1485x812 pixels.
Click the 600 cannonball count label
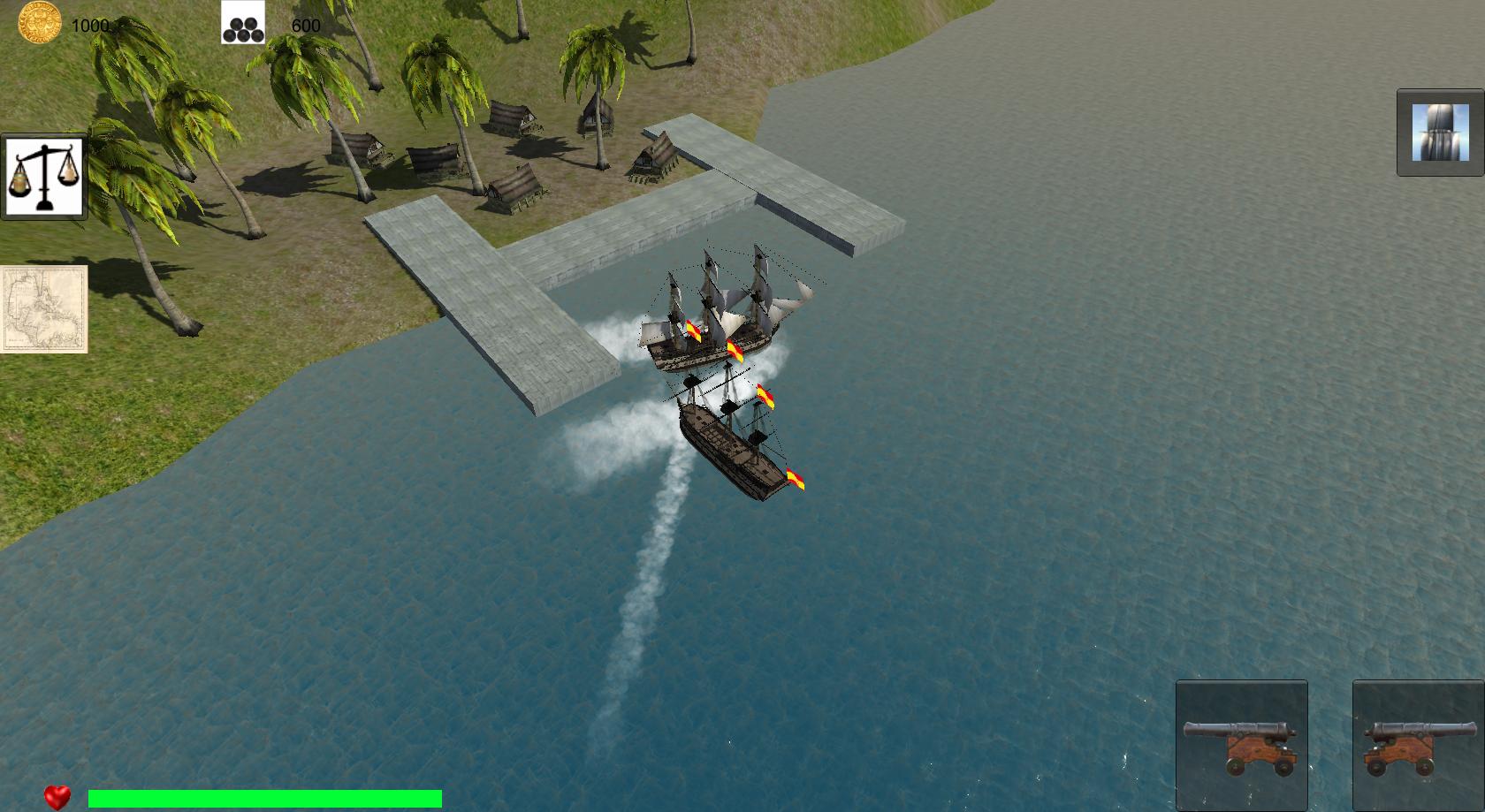tap(305, 27)
